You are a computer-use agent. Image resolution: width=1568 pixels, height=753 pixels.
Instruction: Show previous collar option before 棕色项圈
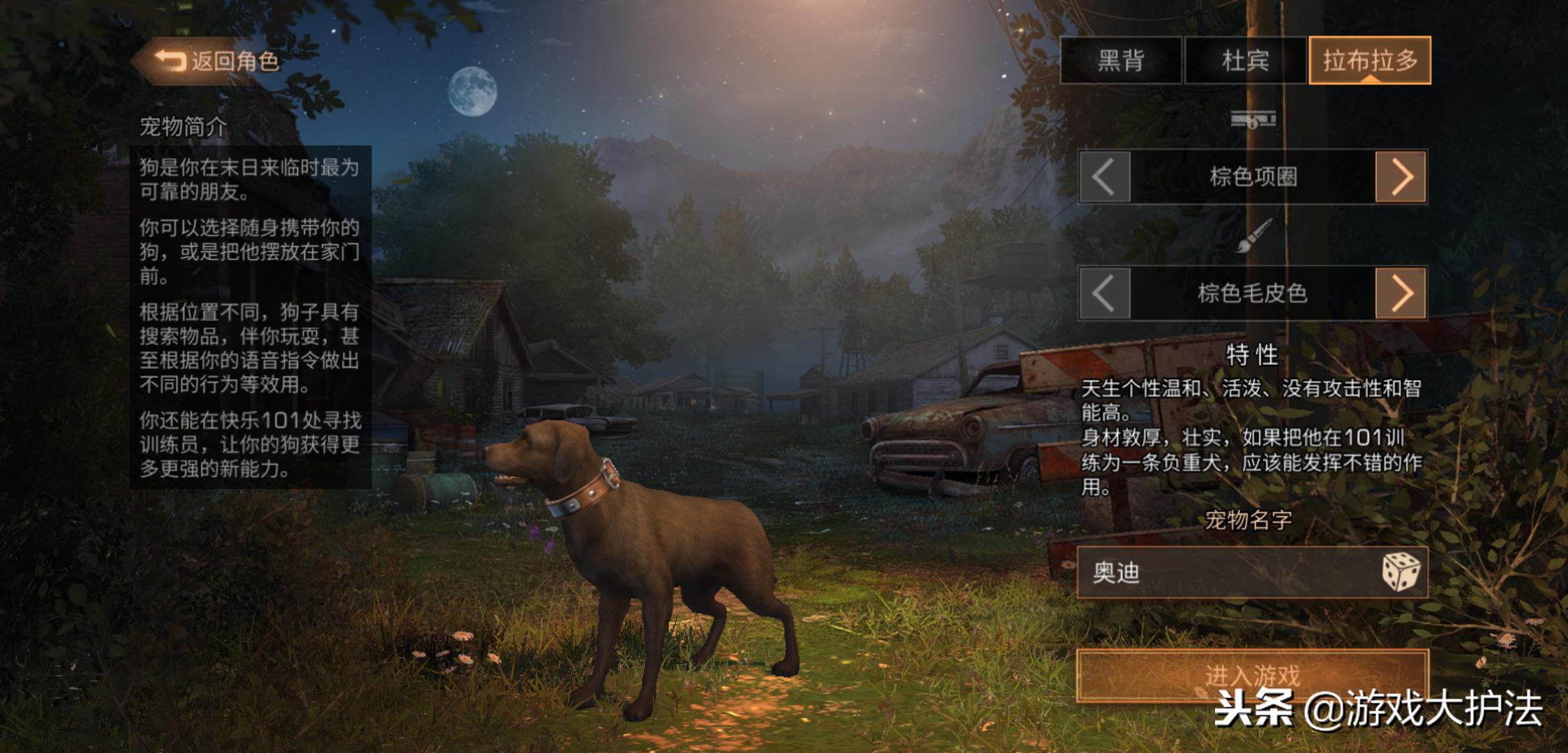1105,177
